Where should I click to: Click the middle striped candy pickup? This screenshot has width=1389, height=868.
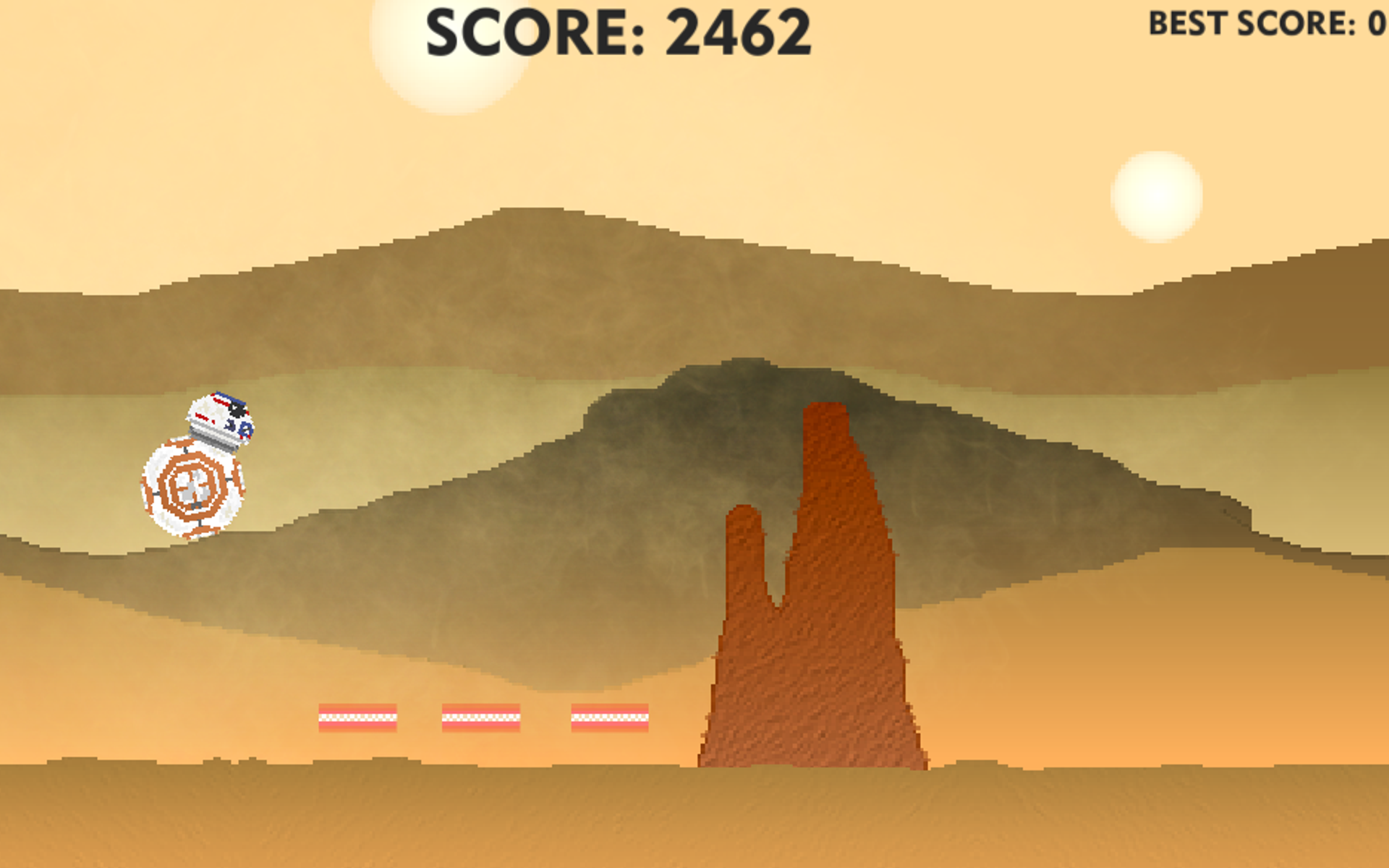click(x=481, y=718)
